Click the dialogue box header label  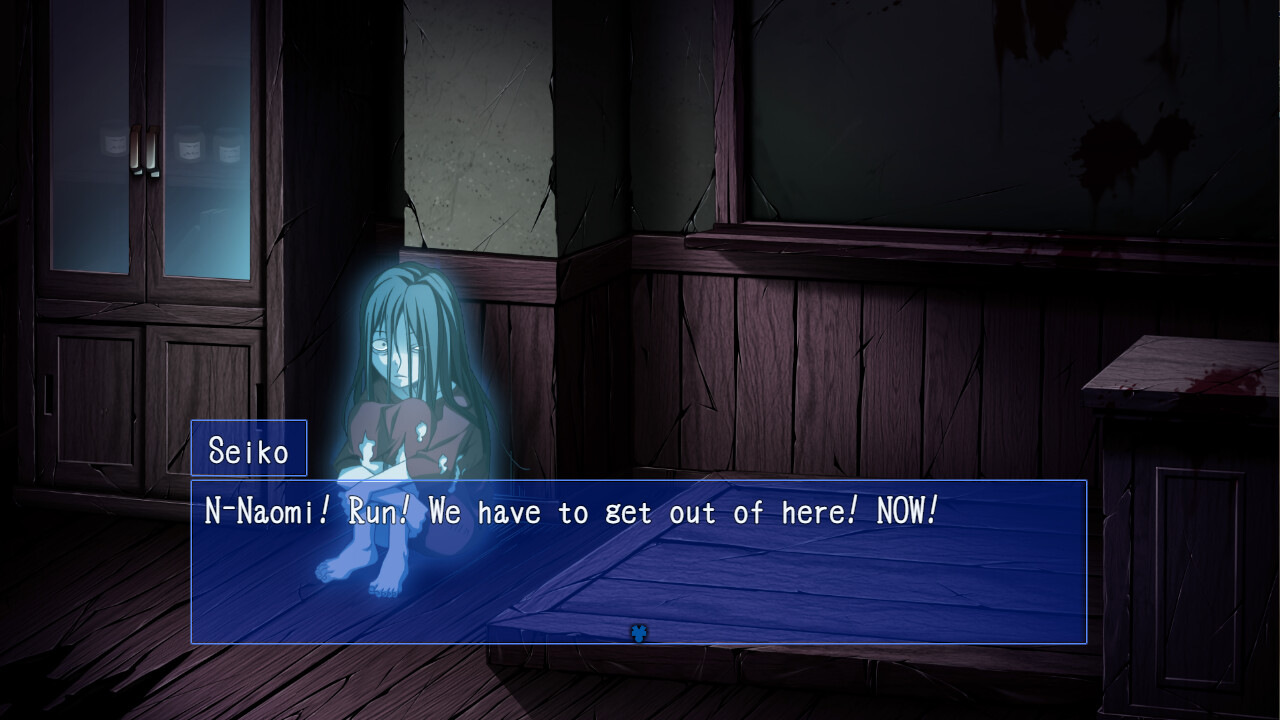[247, 448]
